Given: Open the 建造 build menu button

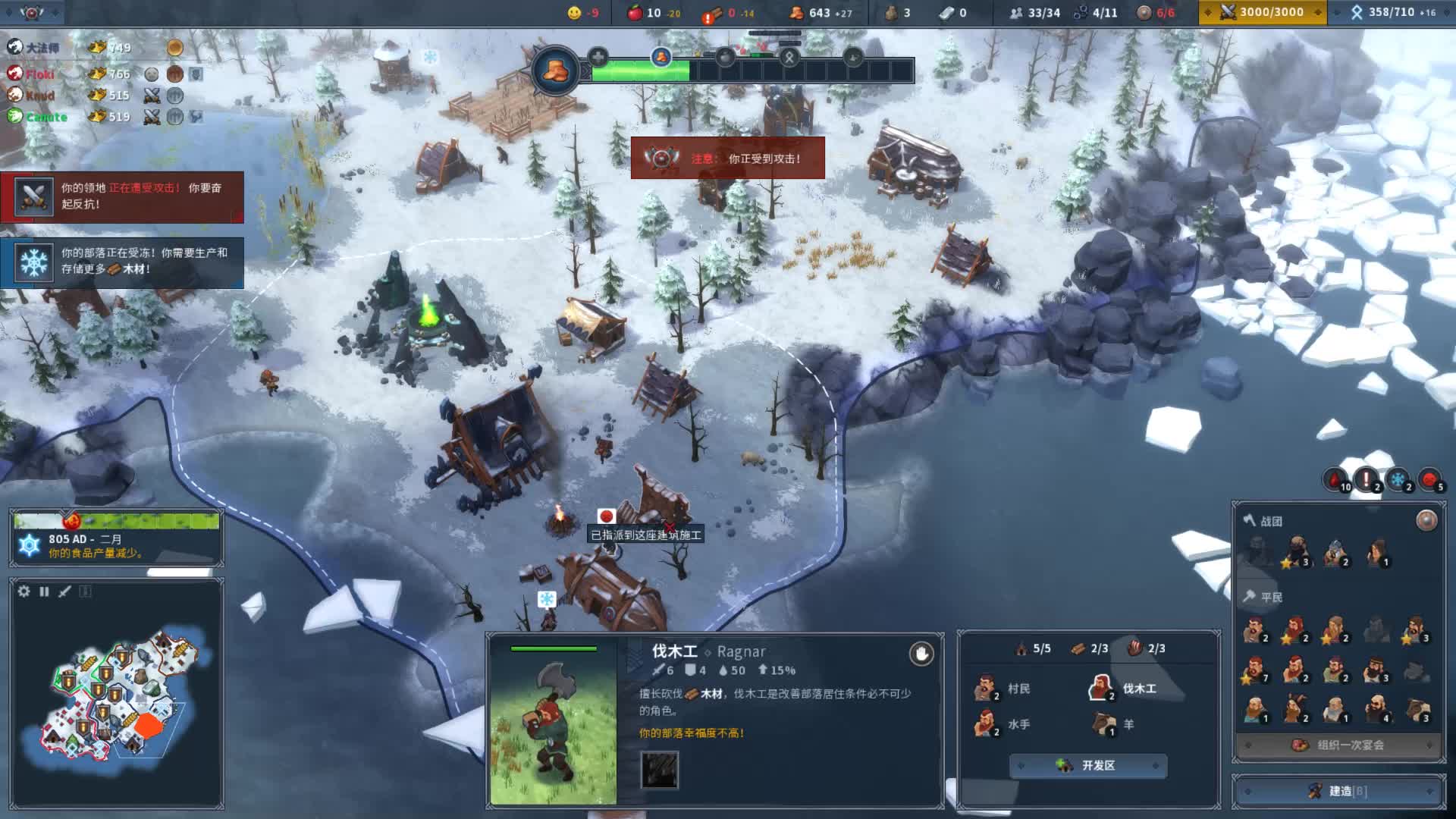Looking at the screenshot, I should (1339, 791).
